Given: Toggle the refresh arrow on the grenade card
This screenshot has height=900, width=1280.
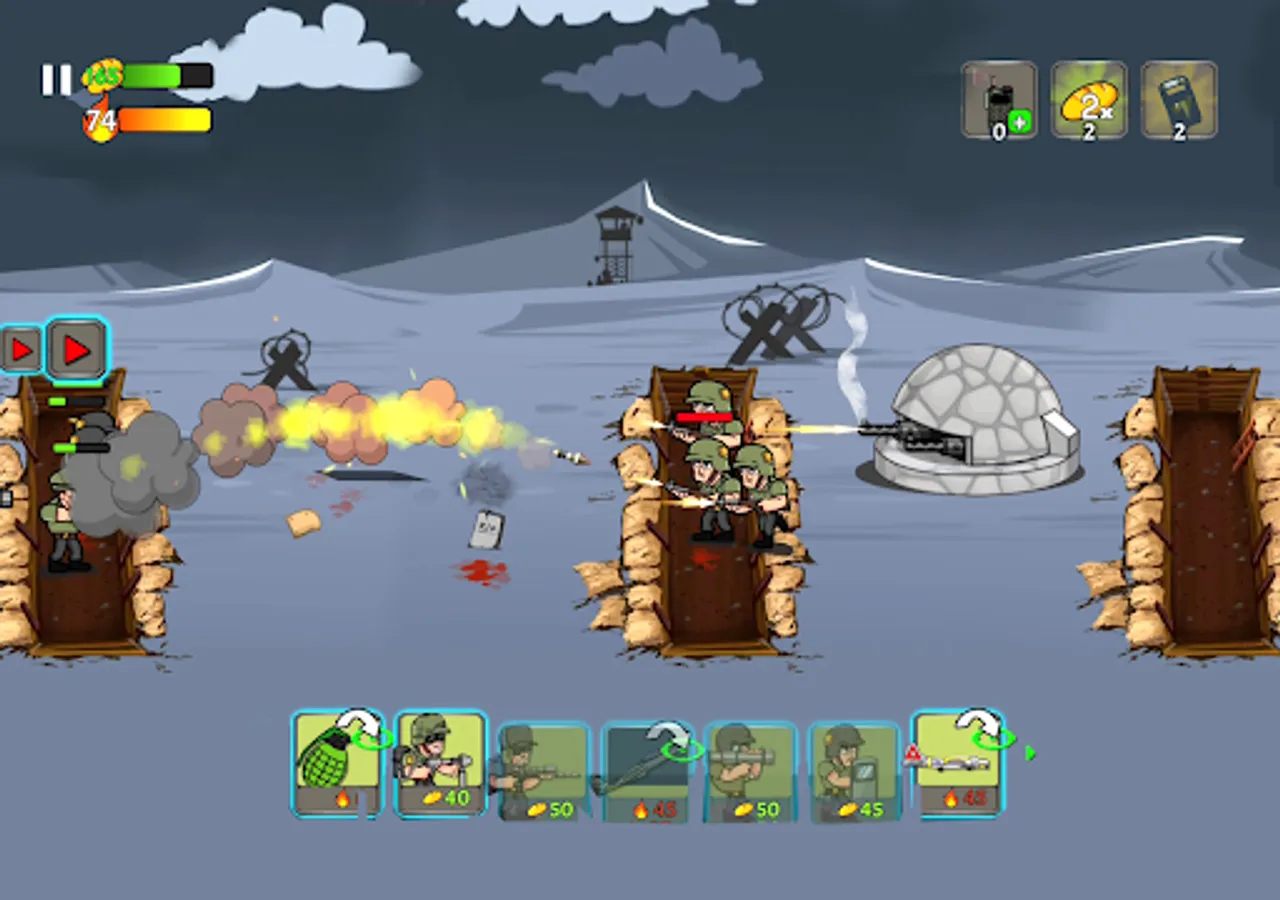Looking at the screenshot, I should [x=360, y=727].
